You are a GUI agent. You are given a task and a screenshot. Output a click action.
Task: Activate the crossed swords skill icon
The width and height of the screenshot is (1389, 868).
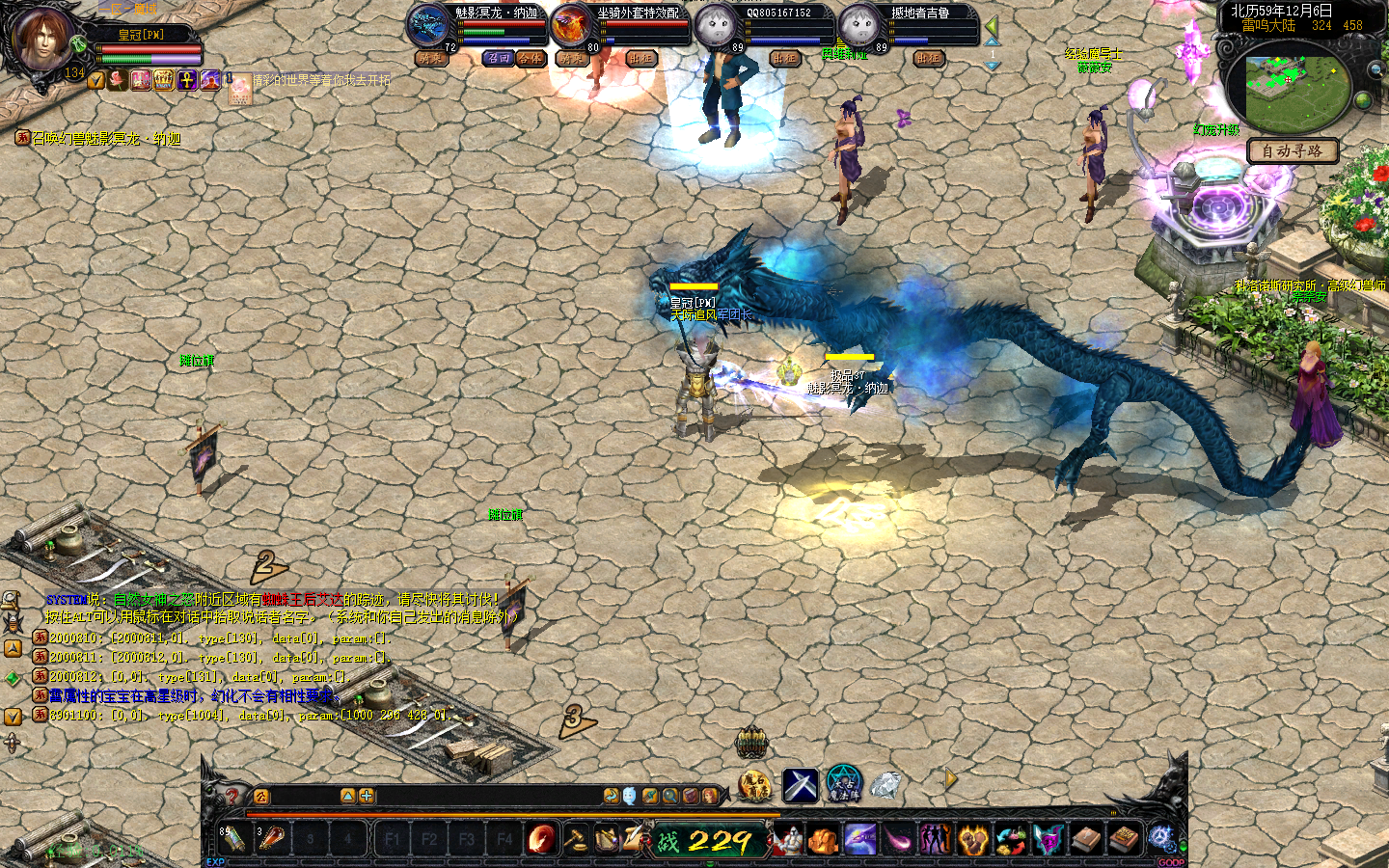coord(800,786)
